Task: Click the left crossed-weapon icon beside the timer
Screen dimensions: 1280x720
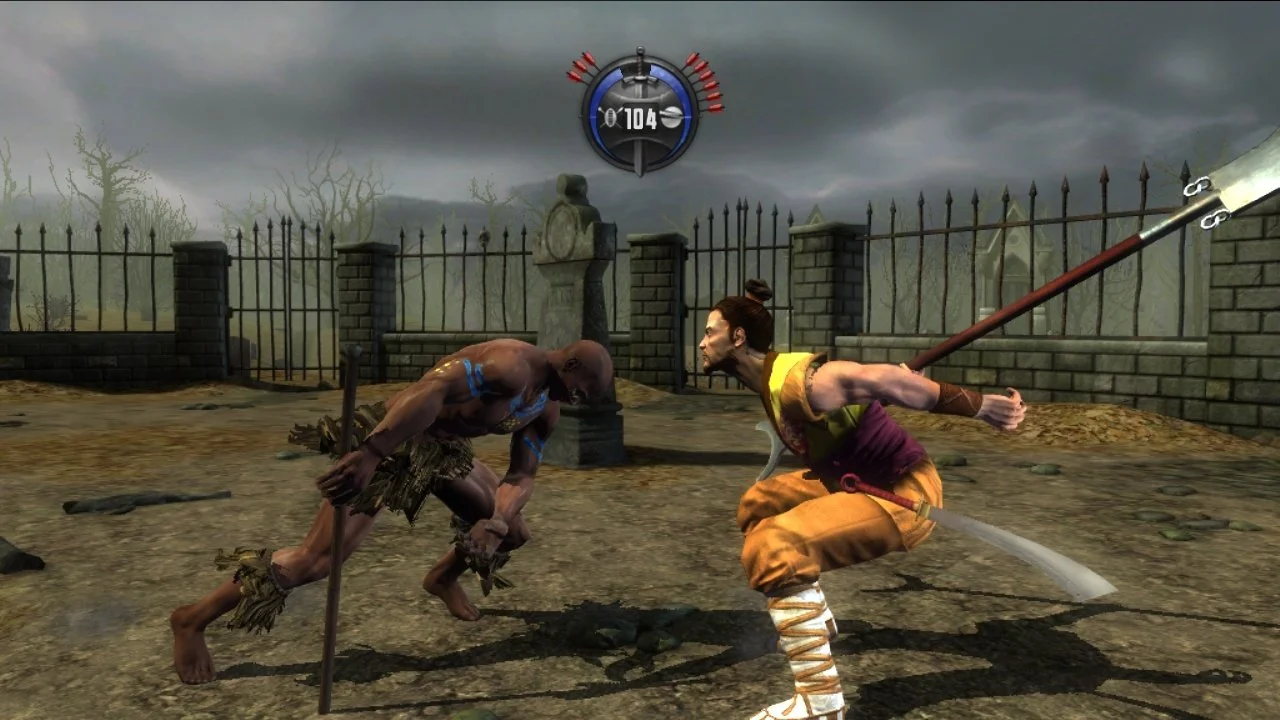Action: 611,116
